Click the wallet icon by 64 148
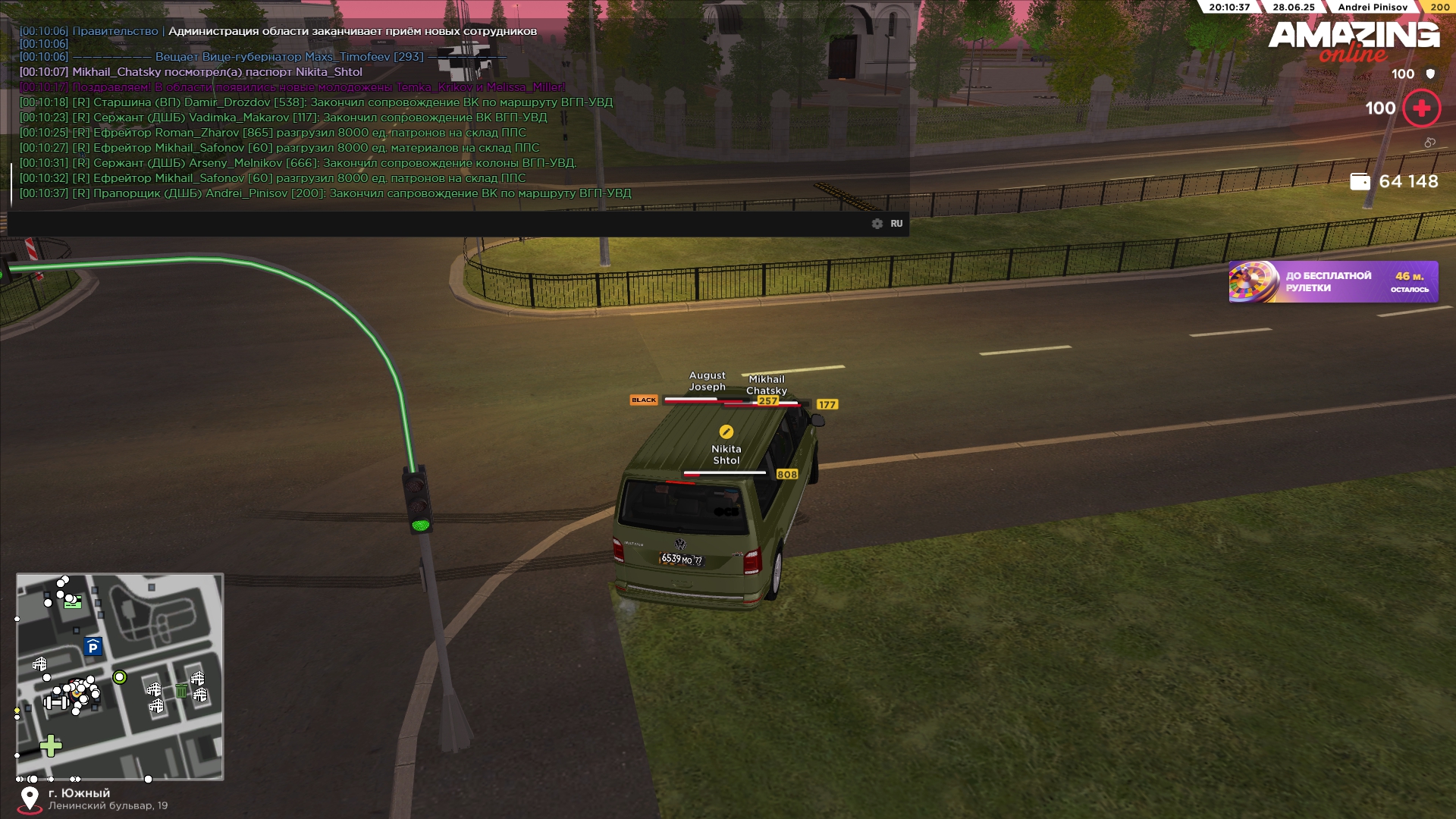This screenshot has width=1456, height=819. pyautogui.click(x=1360, y=181)
